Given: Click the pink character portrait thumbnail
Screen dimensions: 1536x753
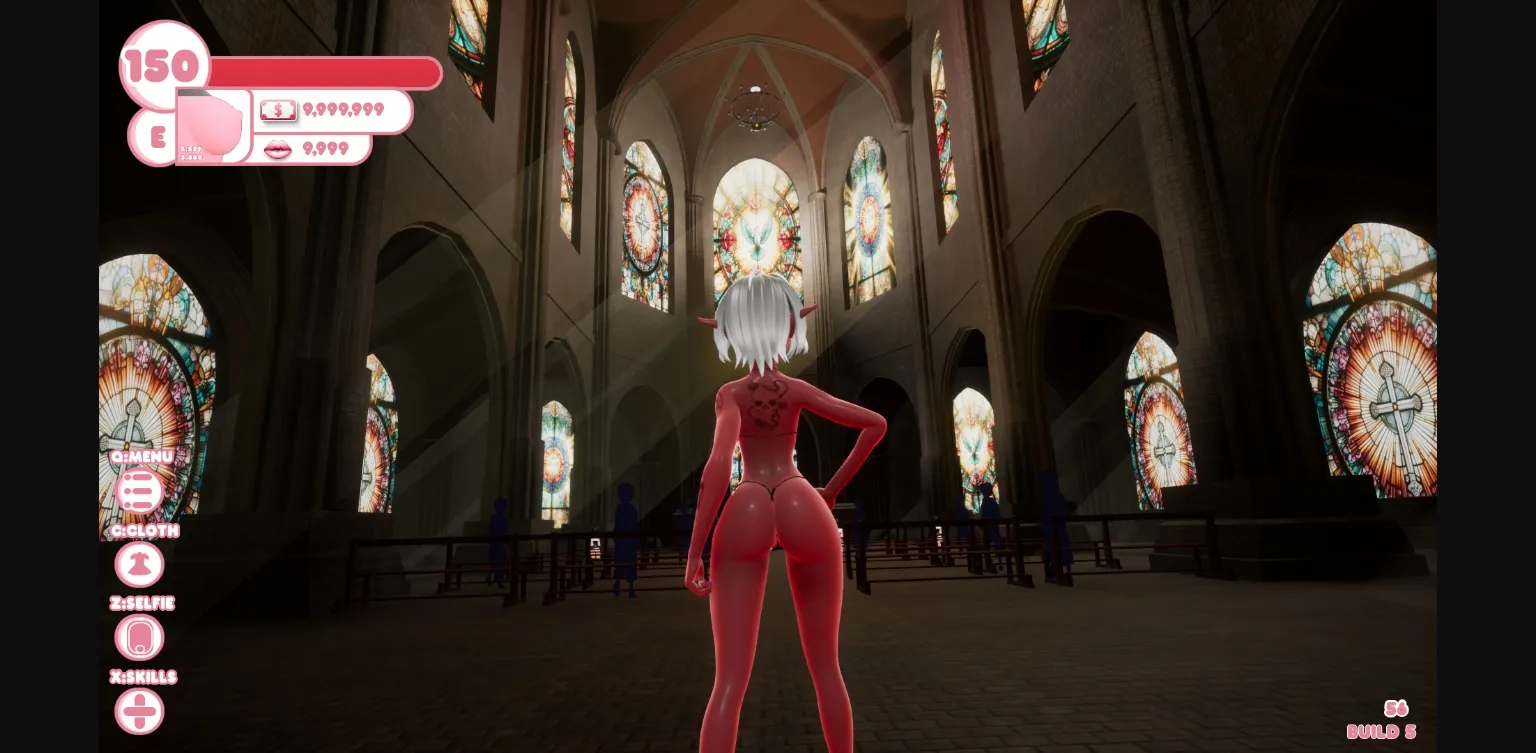Looking at the screenshot, I should [210, 128].
